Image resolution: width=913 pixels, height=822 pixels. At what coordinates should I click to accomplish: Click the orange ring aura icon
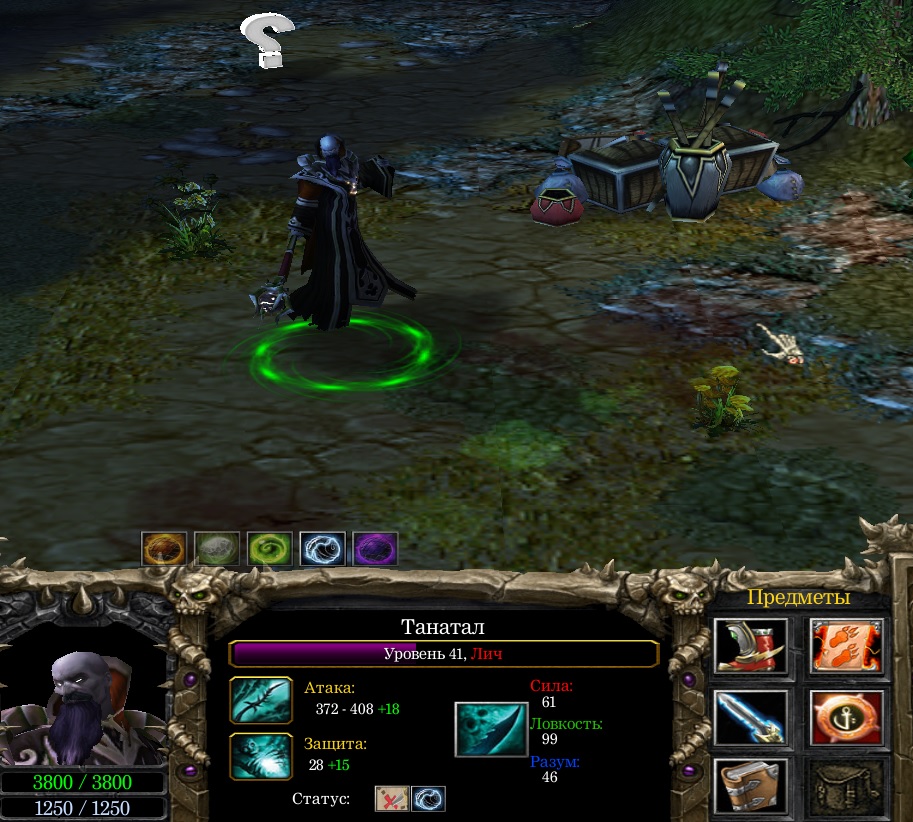point(164,549)
